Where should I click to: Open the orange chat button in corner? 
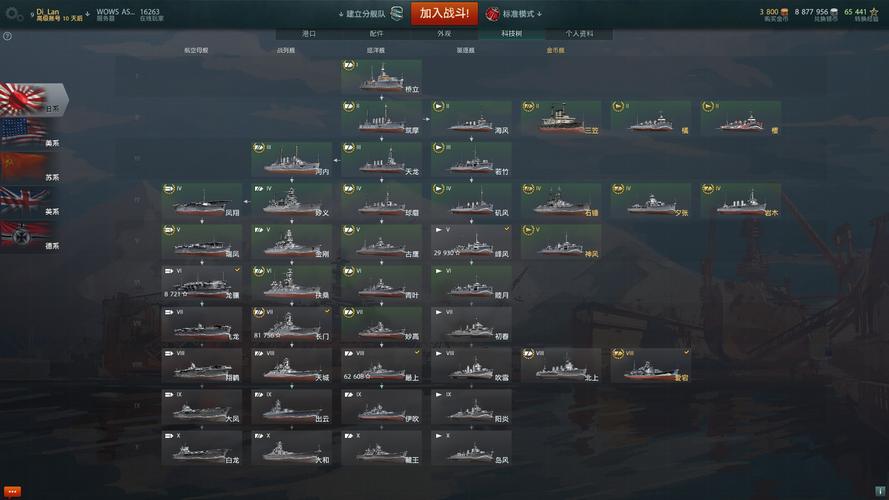click(x=12, y=491)
